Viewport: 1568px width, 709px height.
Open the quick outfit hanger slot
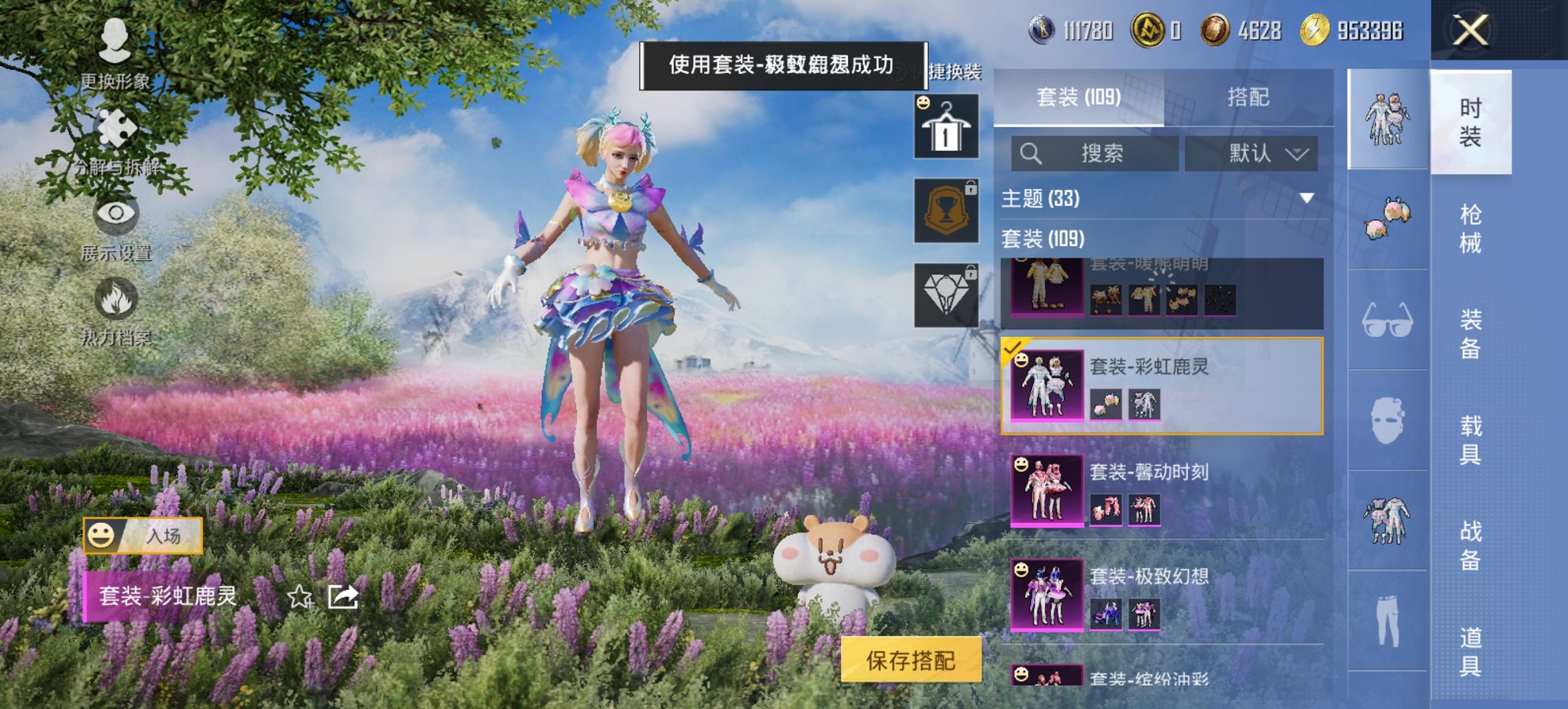[946, 126]
